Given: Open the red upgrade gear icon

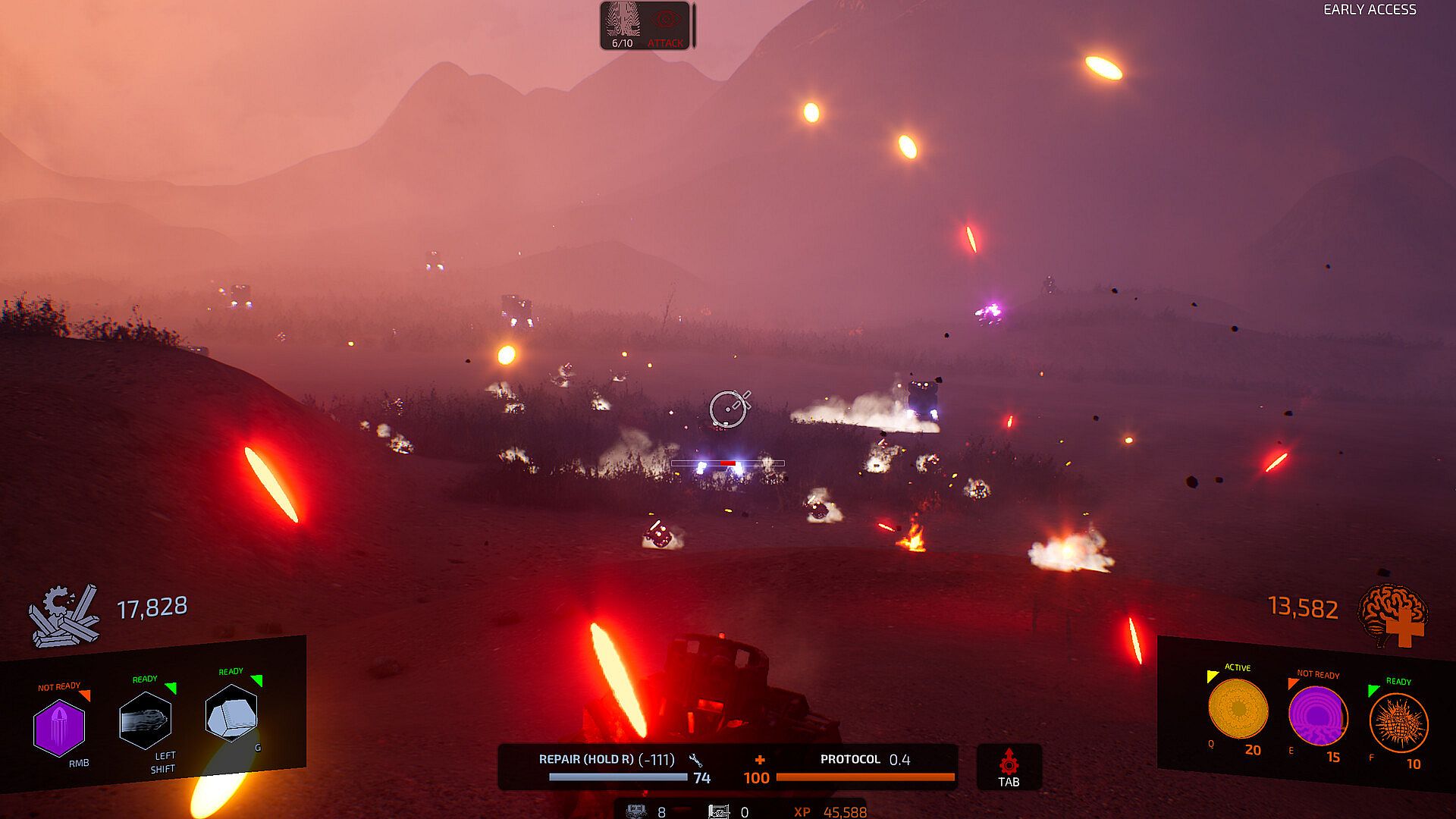Looking at the screenshot, I should tap(1009, 762).
